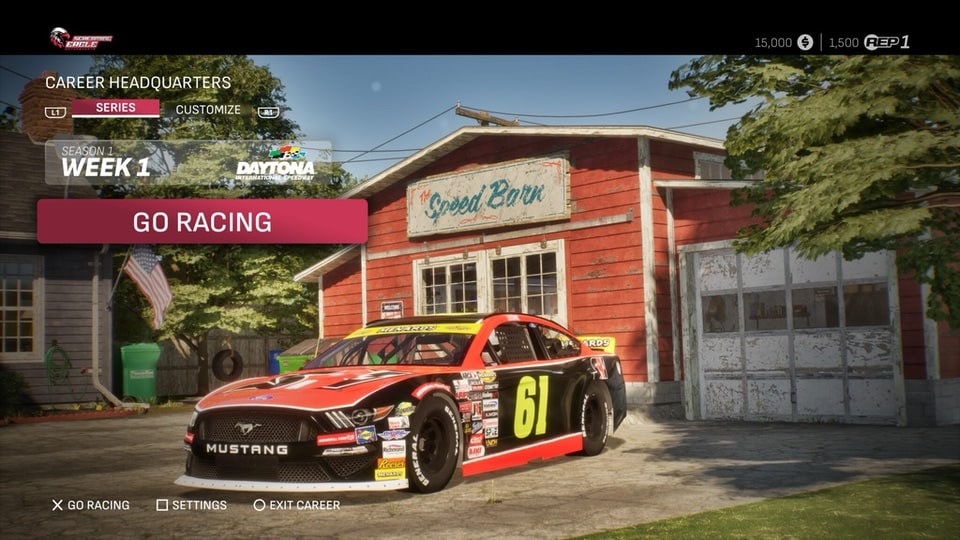Switch to the SERIES tab
The width and height of the screenshot is (960, 540).
pos(115,108)
